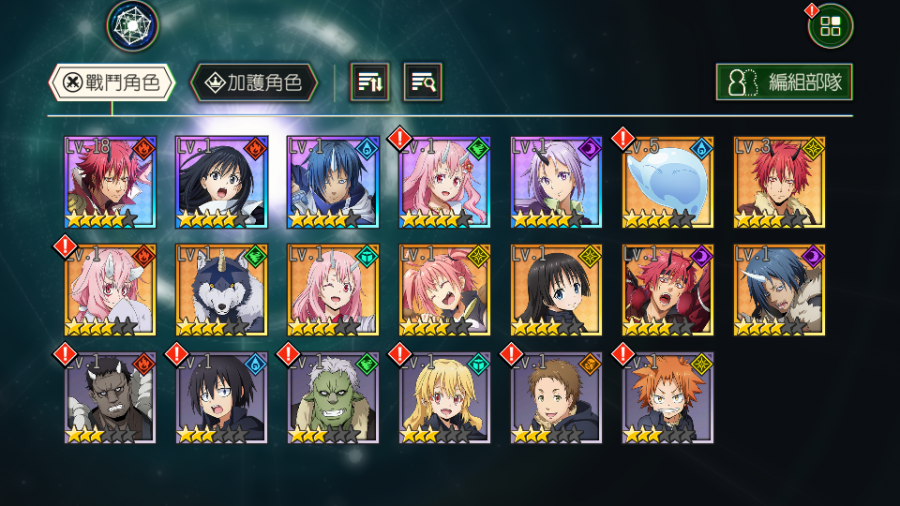
Task: Open the sort order button
Action: 369,83
